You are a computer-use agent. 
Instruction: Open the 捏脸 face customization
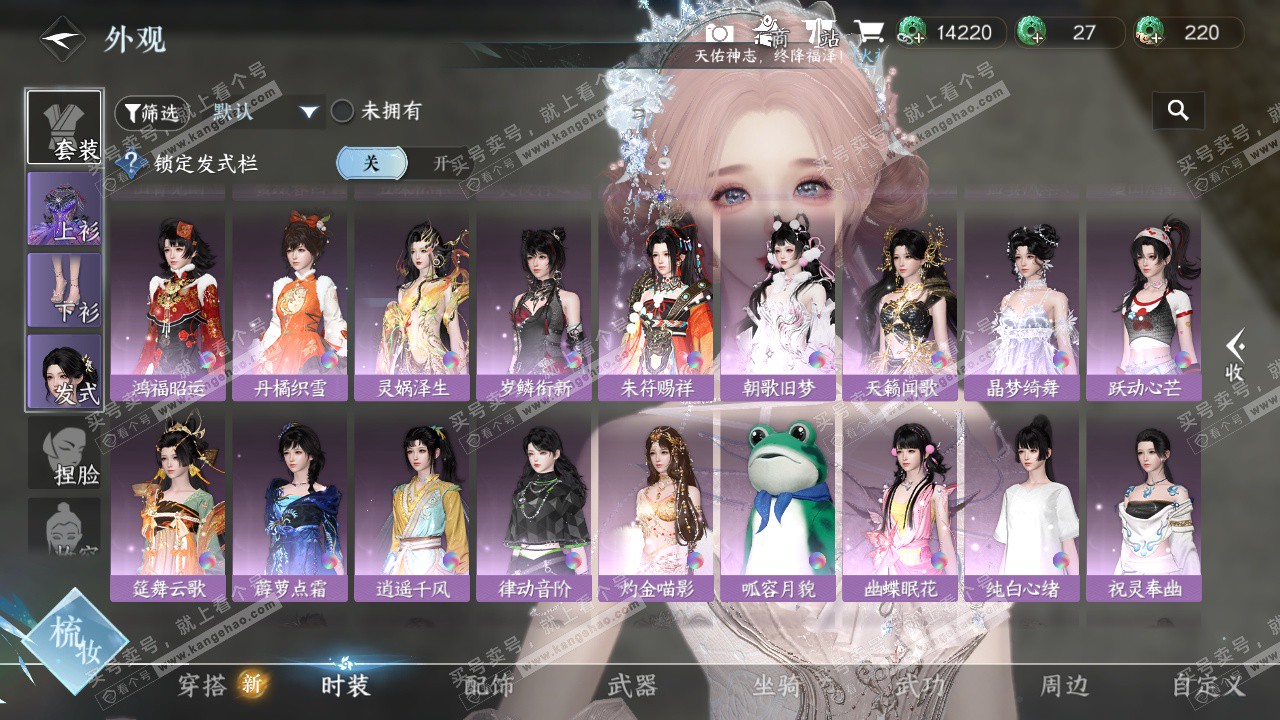click(64, 454)
